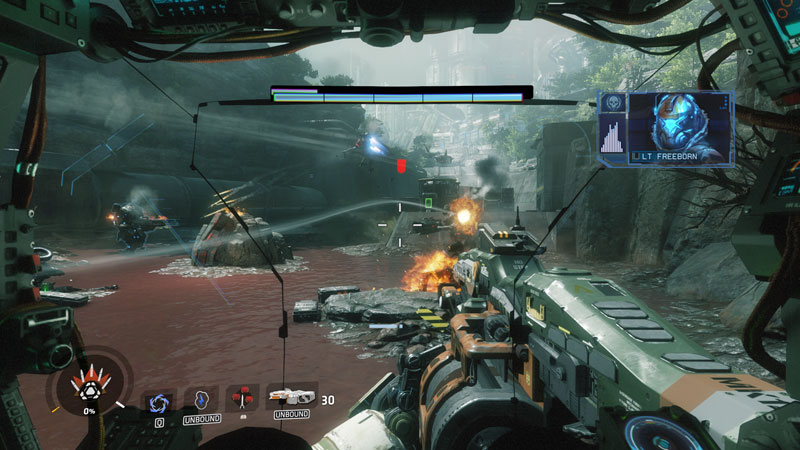Open the Lt Freeborn comms portrait
This screenshot has height=450, width=800.
680,125
